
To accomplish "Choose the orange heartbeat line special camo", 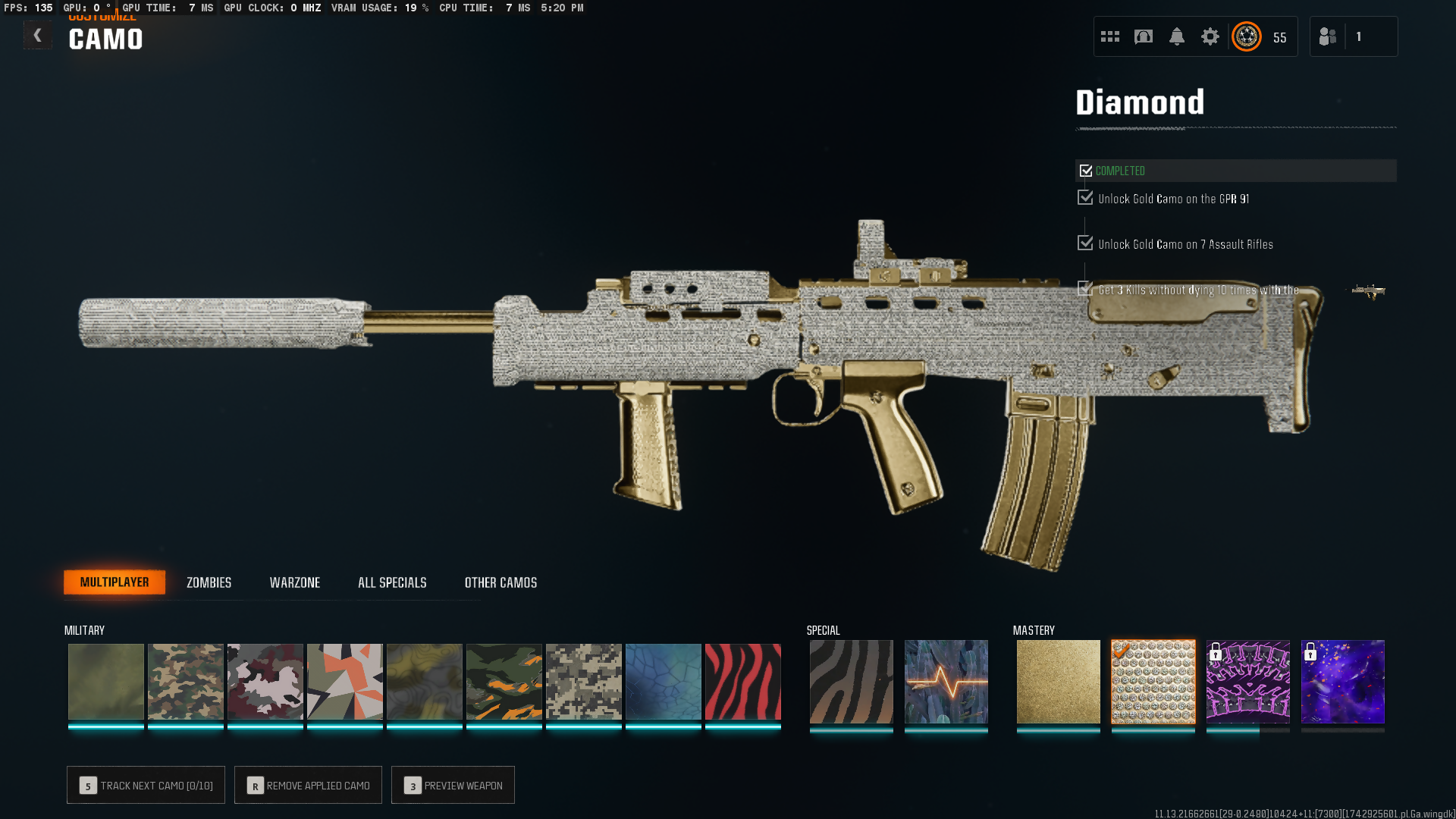I will pyautogui.click(x=946, y=682).
